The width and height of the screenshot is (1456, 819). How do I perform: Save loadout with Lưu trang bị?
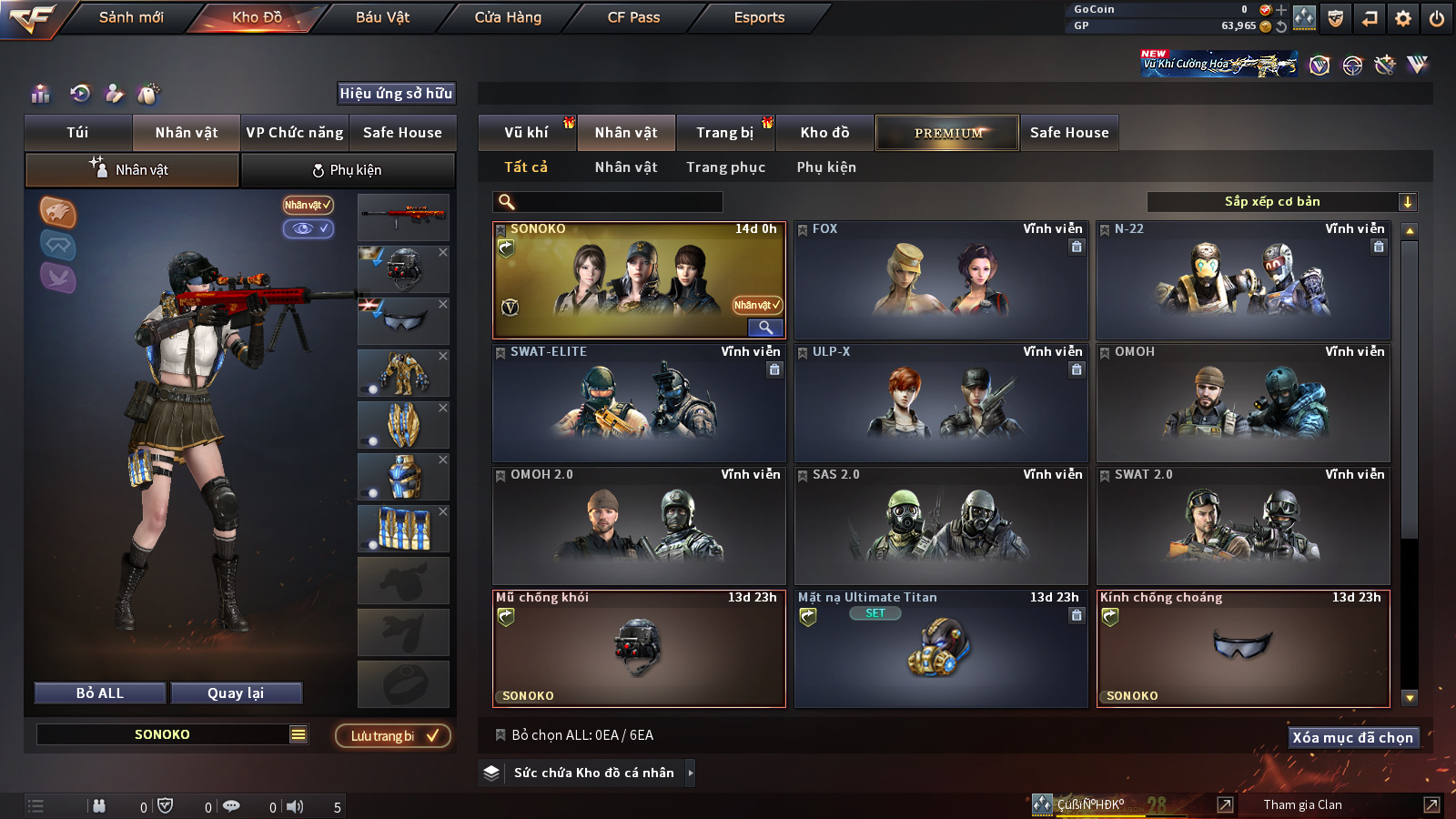[393, 736]
